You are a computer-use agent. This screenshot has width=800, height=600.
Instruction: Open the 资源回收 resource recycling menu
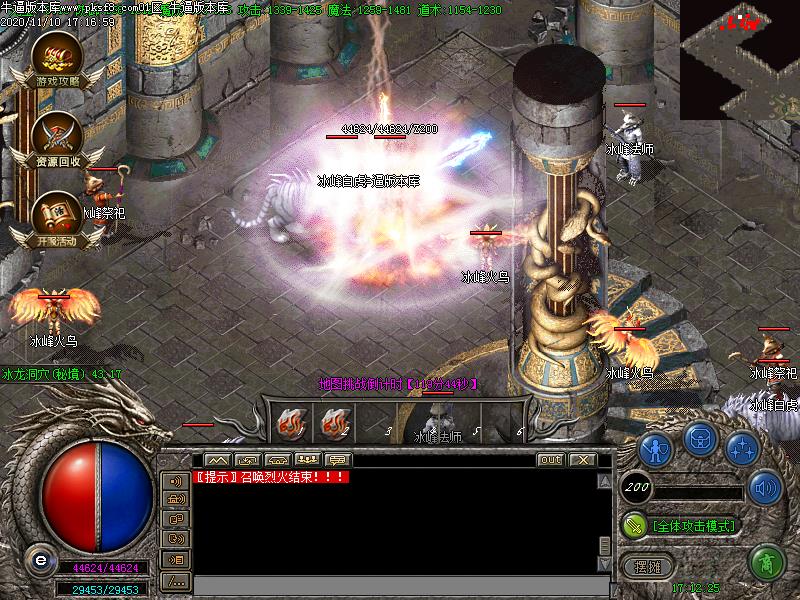56,137
